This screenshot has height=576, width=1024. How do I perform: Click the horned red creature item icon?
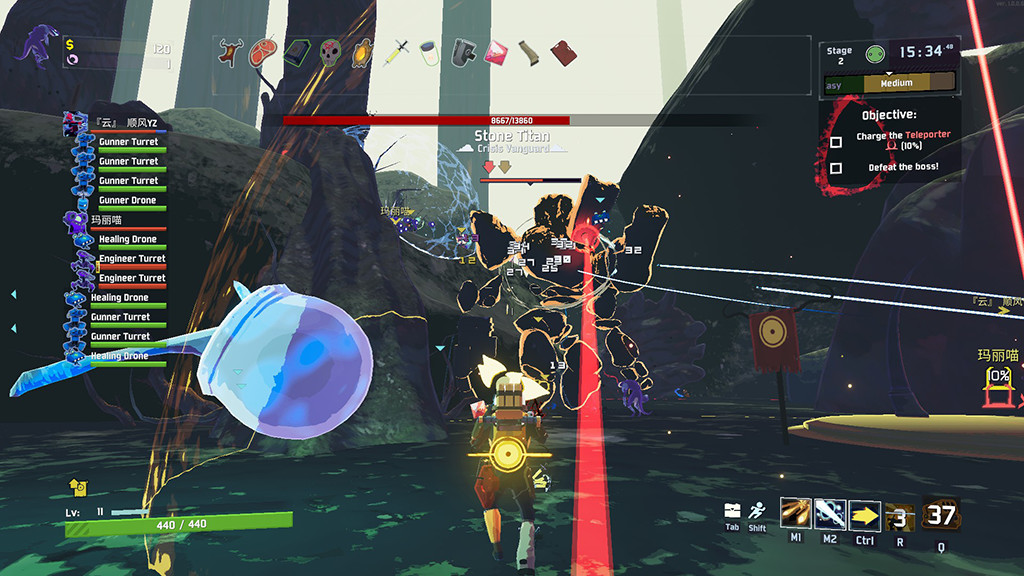click(x=232, y=51)
